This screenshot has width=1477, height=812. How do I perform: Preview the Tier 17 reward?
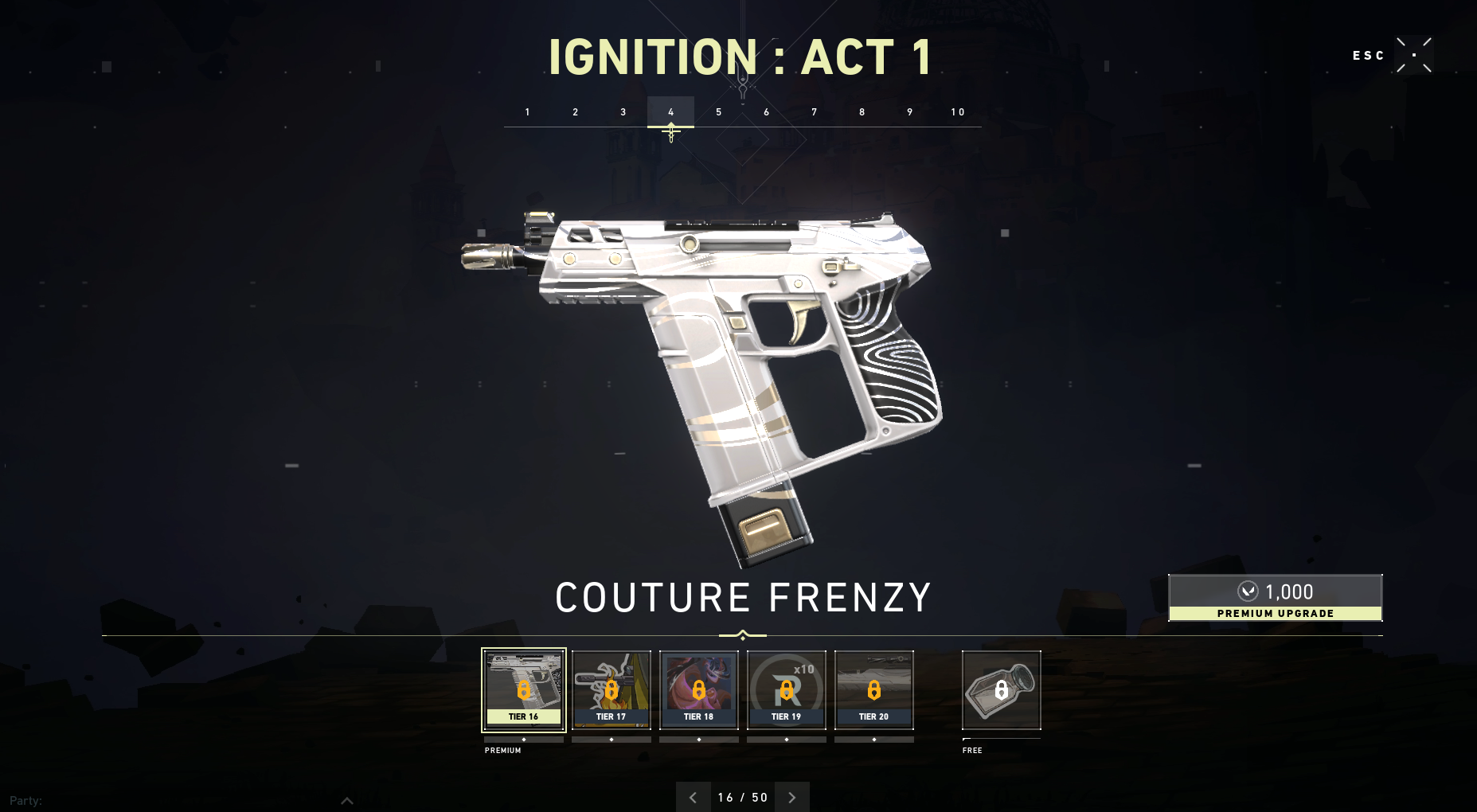coord(612,689)
